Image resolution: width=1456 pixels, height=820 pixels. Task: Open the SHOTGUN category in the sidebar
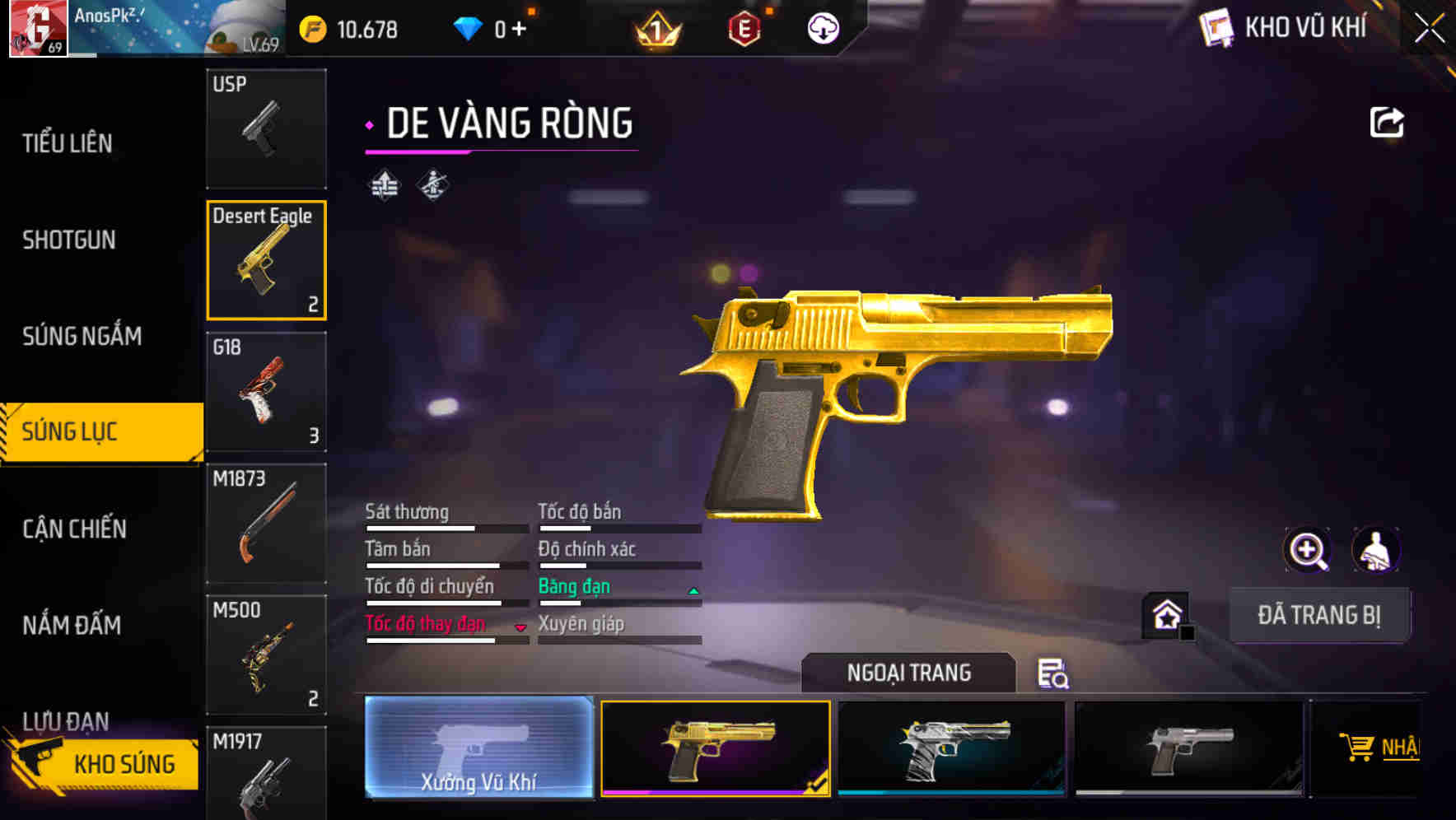click(69, 239)
